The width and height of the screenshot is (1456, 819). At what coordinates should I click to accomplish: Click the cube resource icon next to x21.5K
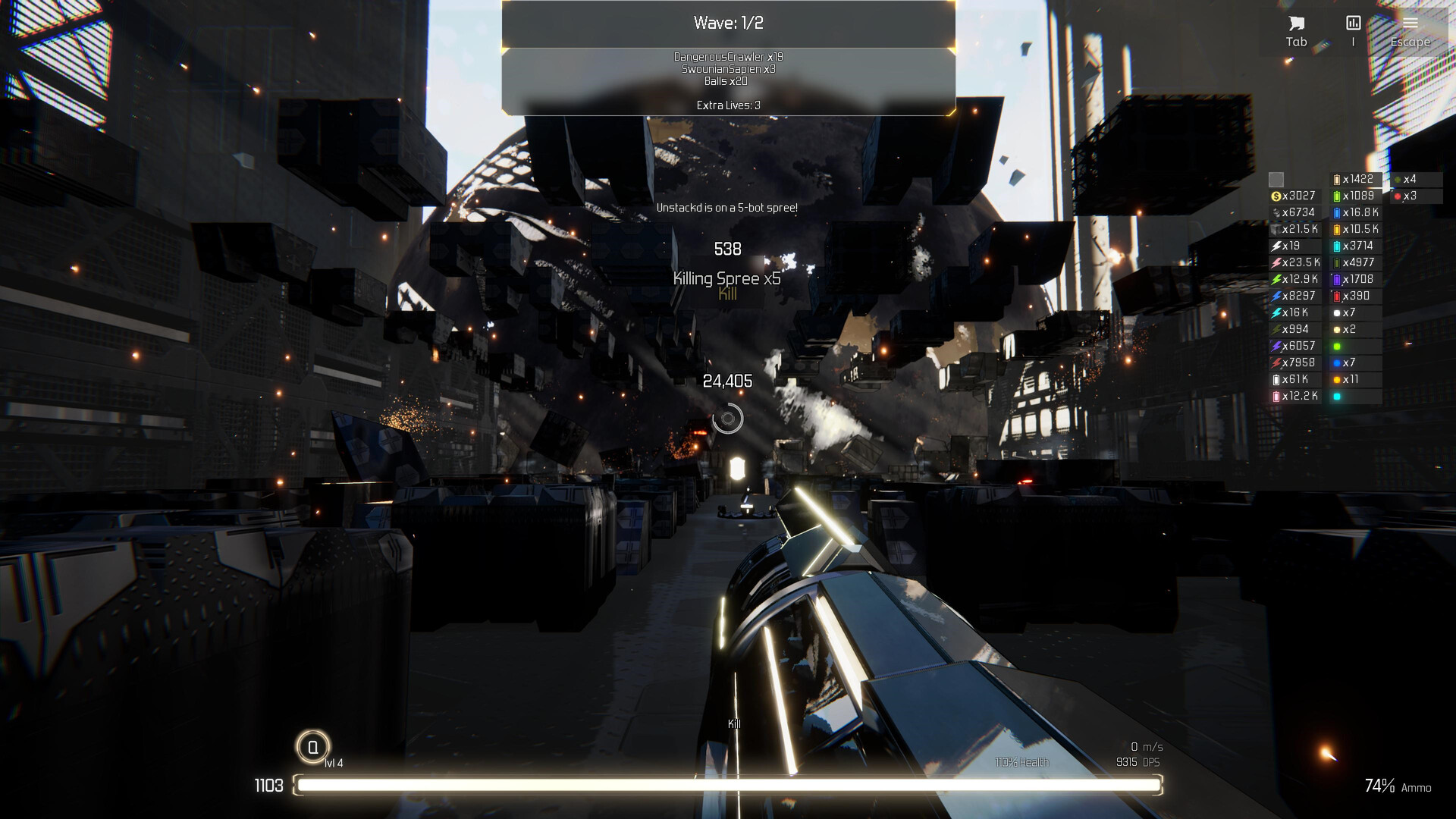click(1276, 228)
